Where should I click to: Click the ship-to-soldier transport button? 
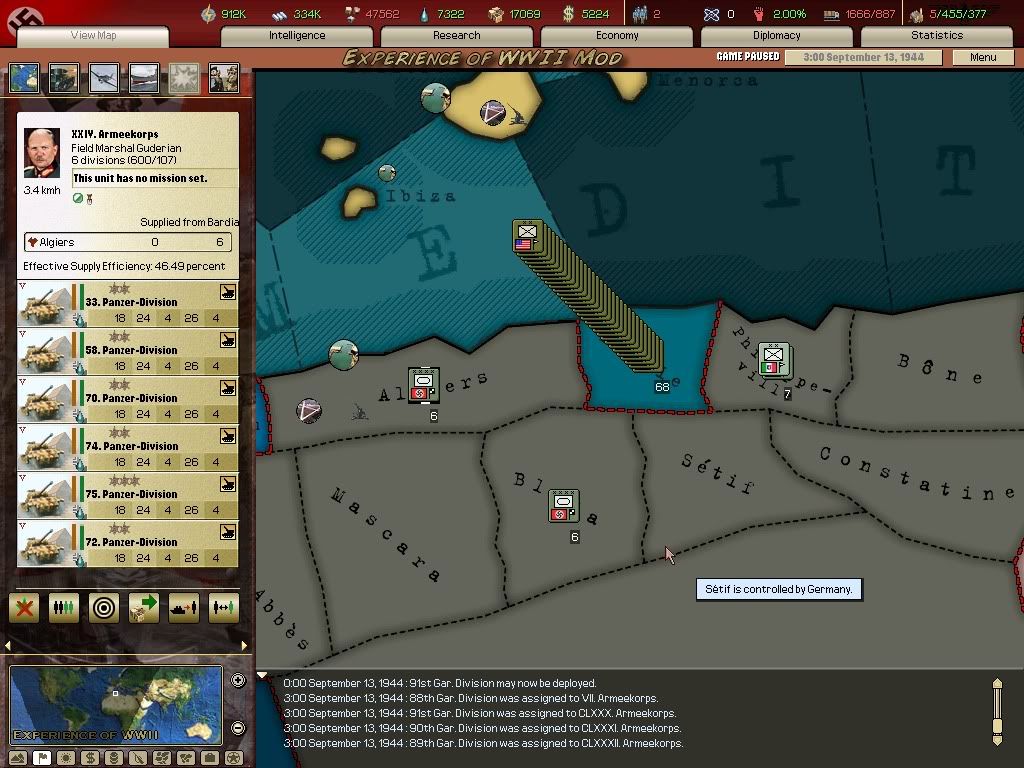[x=183, y=607]
